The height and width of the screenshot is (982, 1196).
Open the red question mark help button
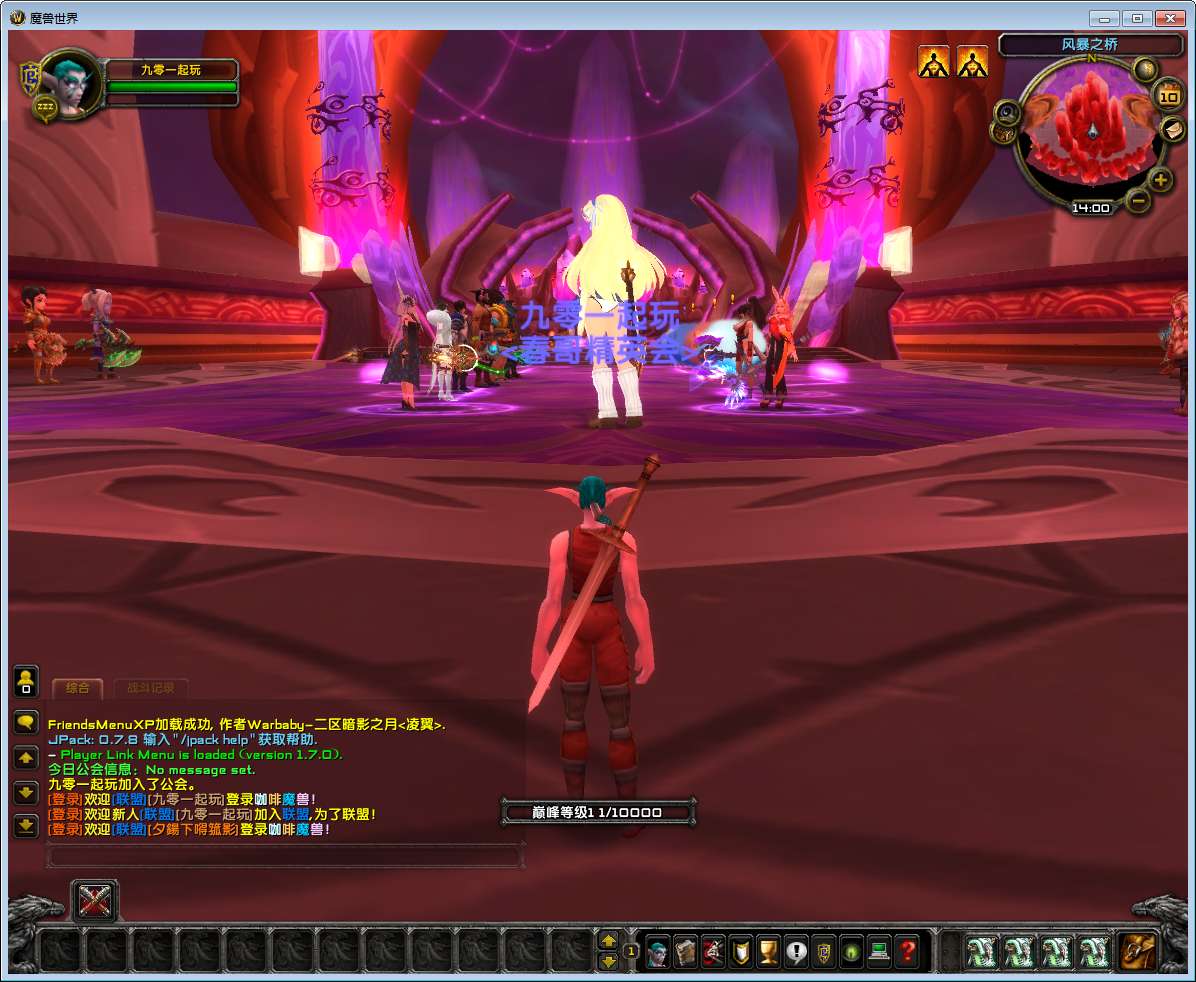coord(906,950)
